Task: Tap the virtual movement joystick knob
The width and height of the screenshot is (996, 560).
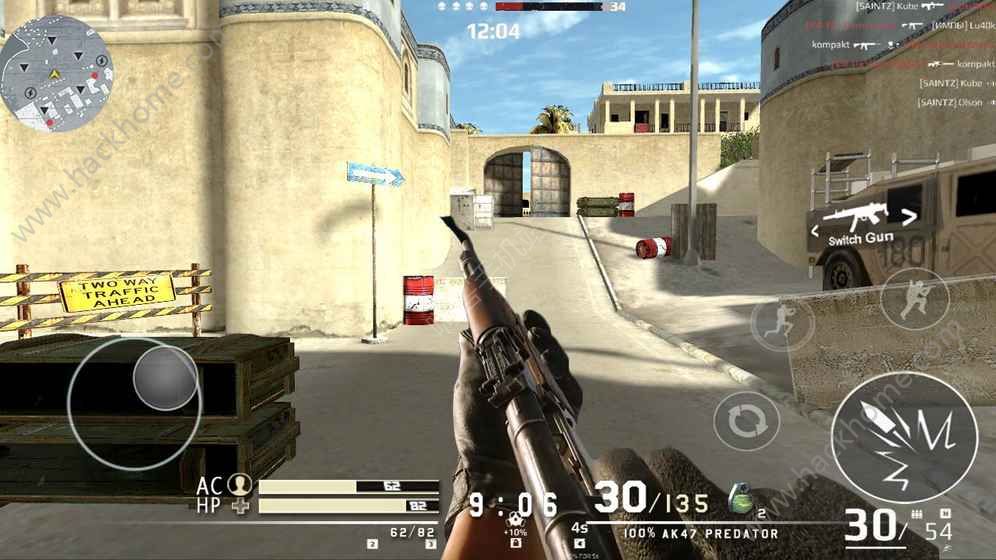Action: 165,377
